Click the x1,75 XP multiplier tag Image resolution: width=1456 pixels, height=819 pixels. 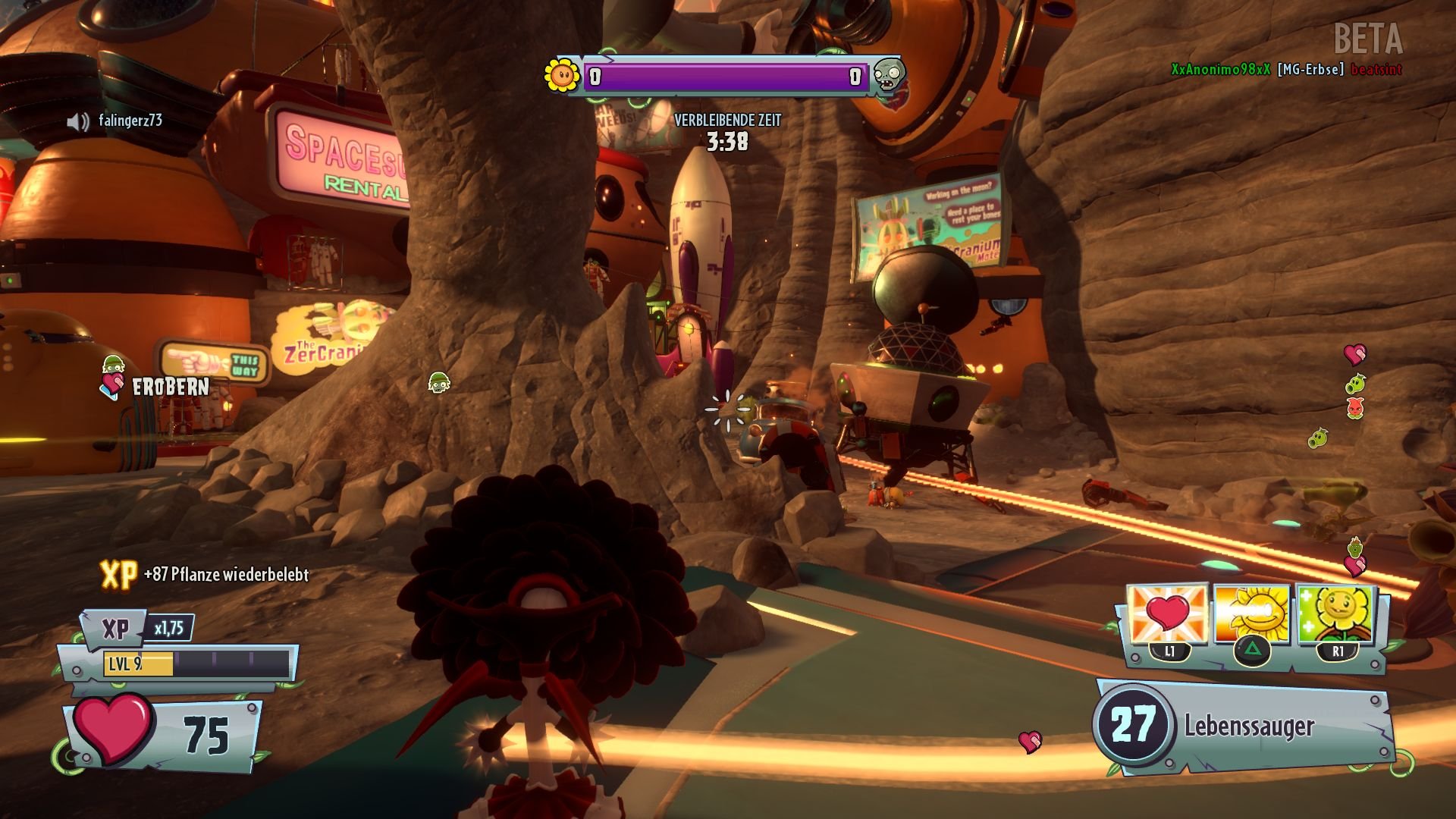pos(168,628)
